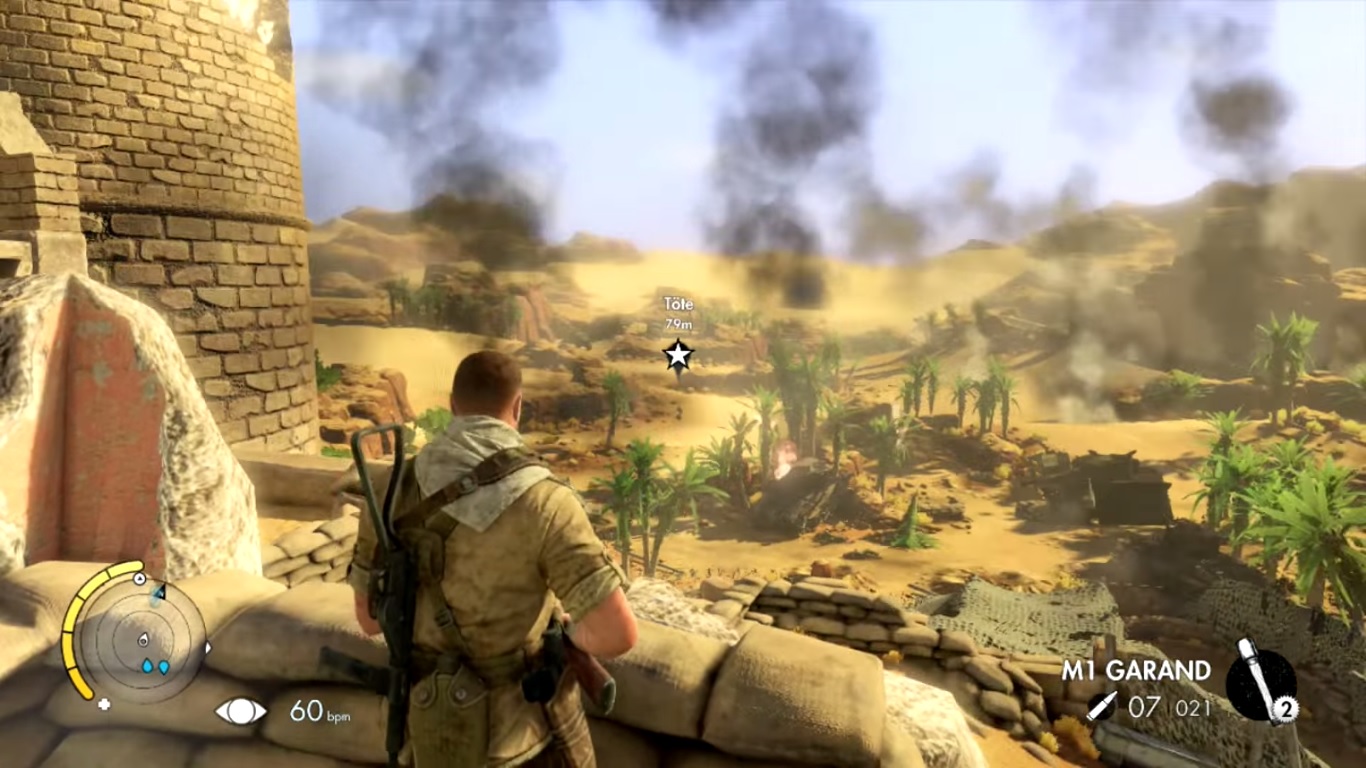The width and height of the screenshot is (1366, 768).
Task: Select the stick grenade item icon
Action: [x=1259, y=683]
